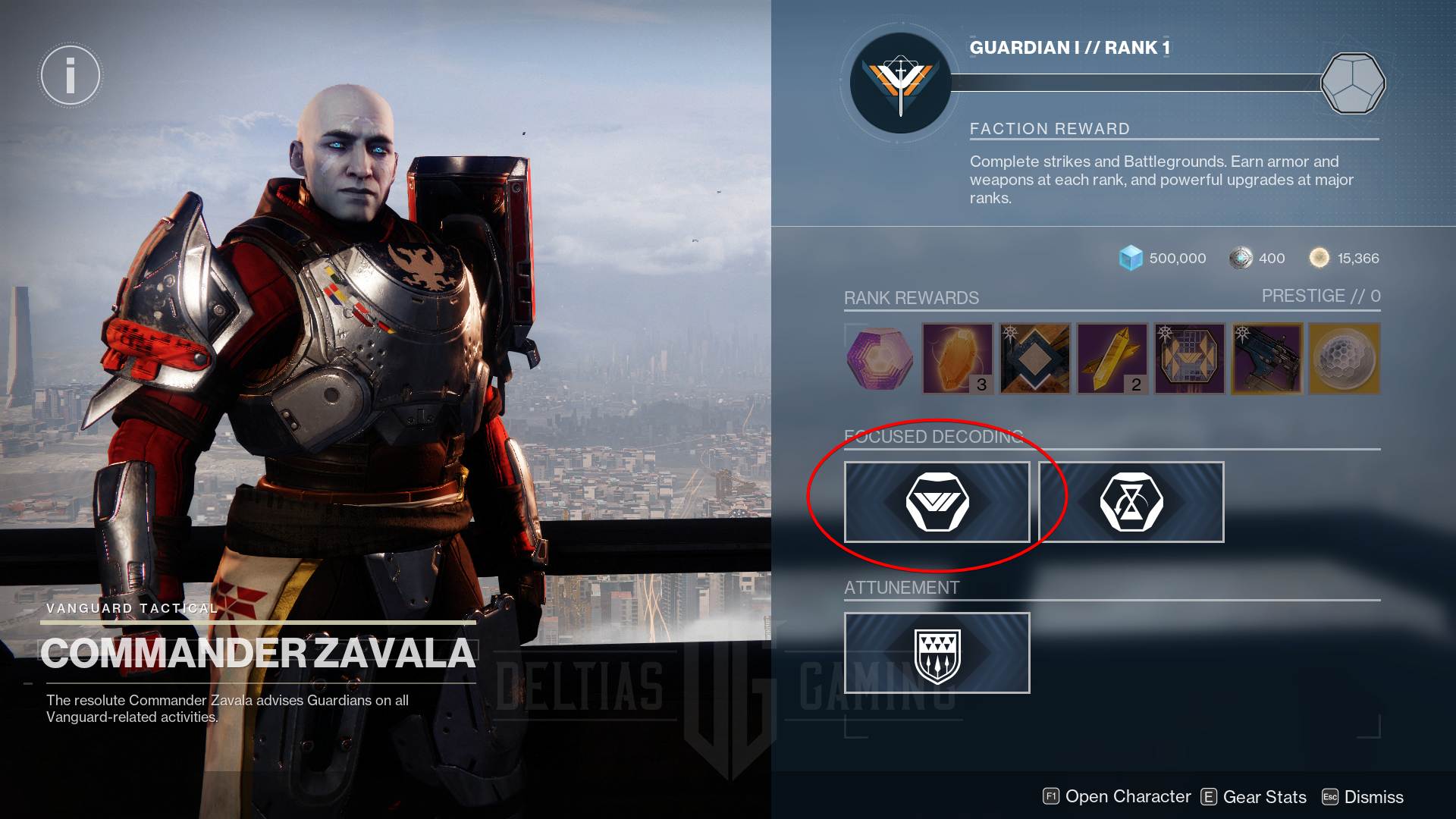Click the info icon in the top-left corner
Screen dimensions: 1456x819
point(71,75)
